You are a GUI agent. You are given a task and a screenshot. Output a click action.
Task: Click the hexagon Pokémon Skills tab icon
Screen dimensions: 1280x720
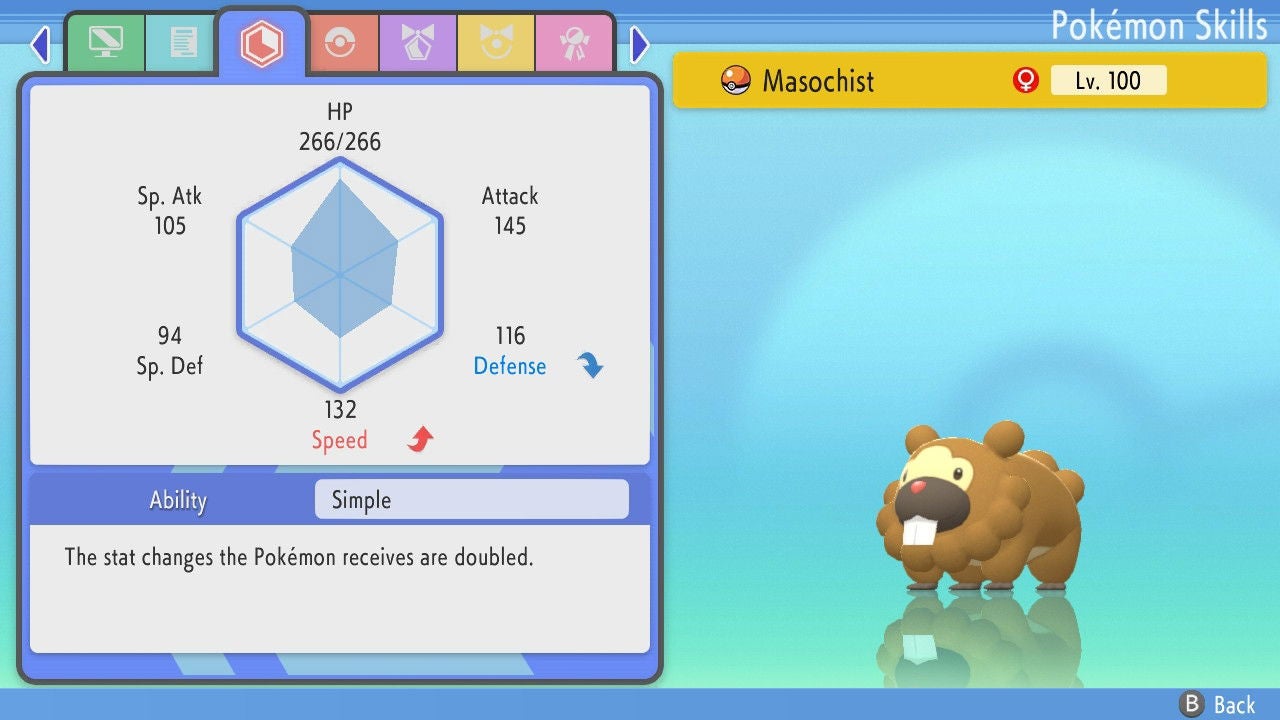[262, 42]
